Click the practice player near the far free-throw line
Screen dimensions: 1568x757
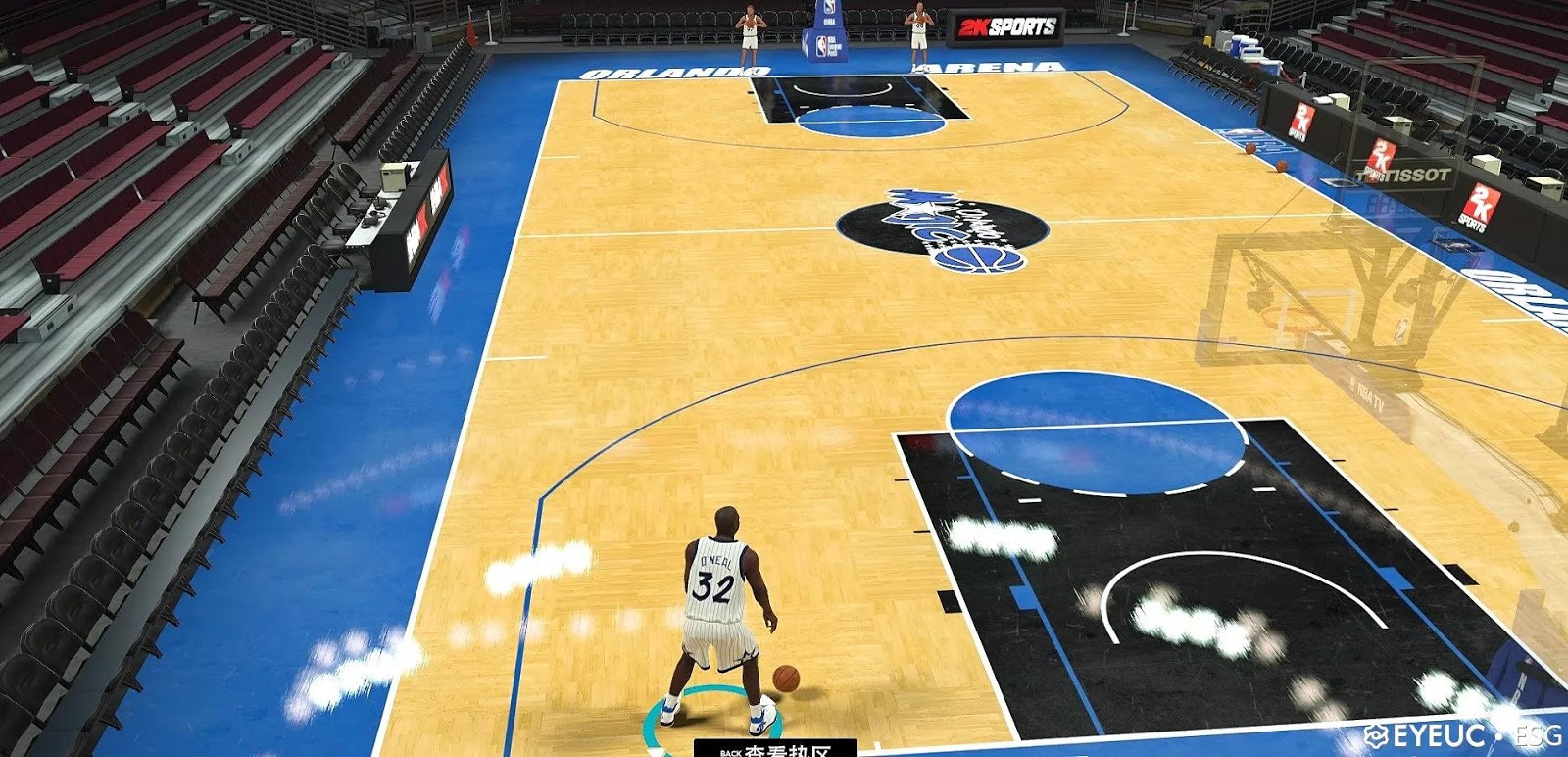click(x=748, y=29)
